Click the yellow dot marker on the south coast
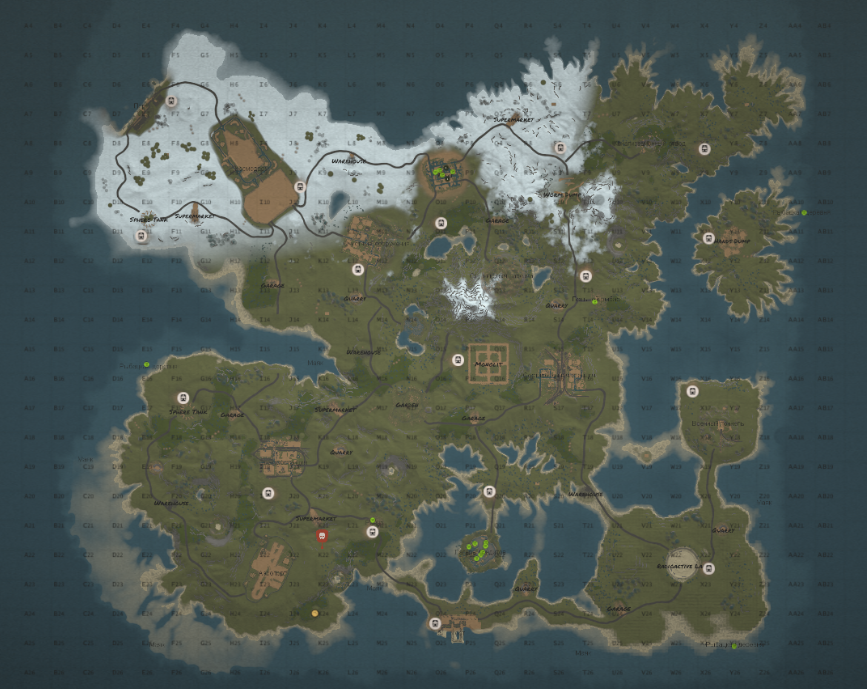Viewport: 867px width, 689px height. [315, 613]
